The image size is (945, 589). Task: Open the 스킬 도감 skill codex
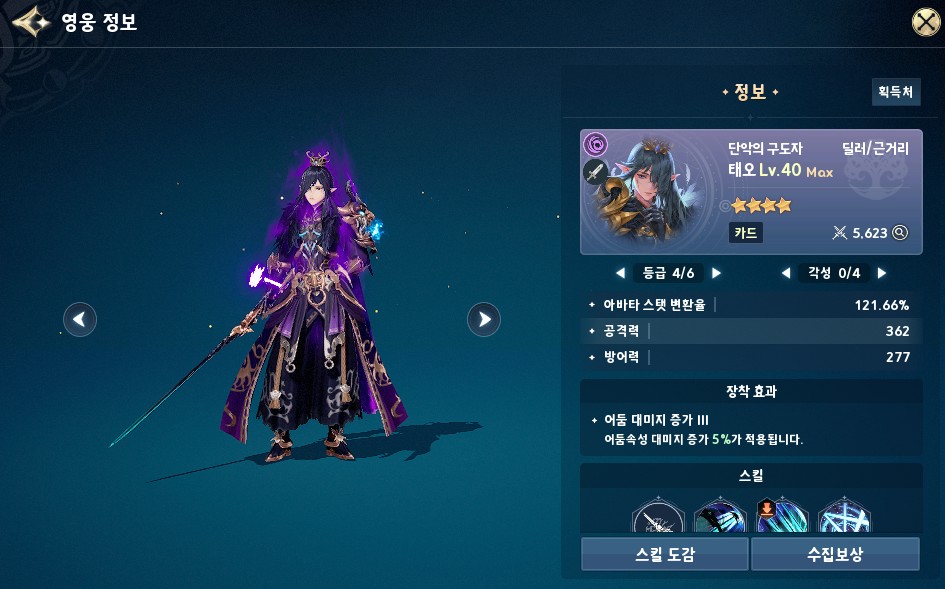(664, 553)
